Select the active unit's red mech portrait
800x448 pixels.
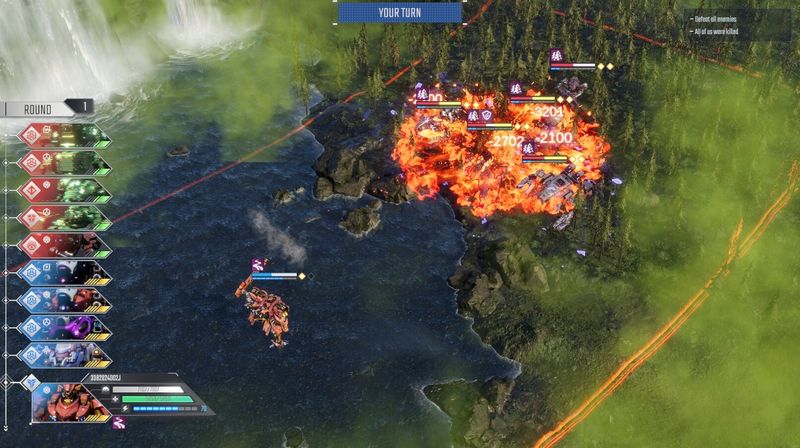[x=72, y=402]
